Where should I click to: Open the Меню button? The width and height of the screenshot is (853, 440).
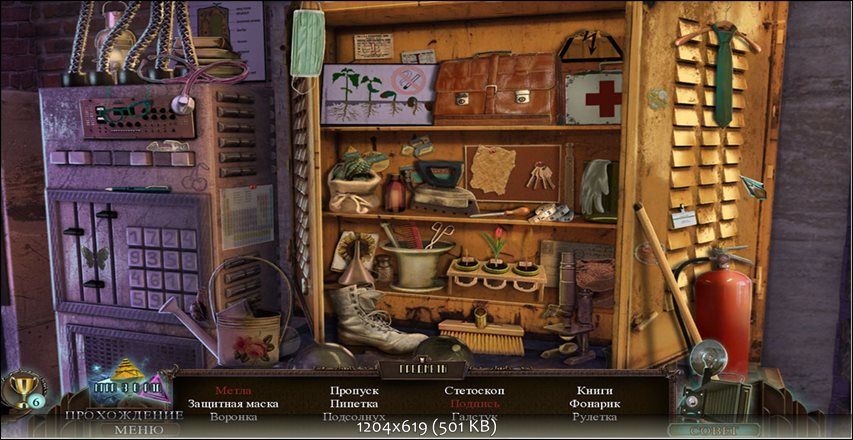(x=131, y=430)
